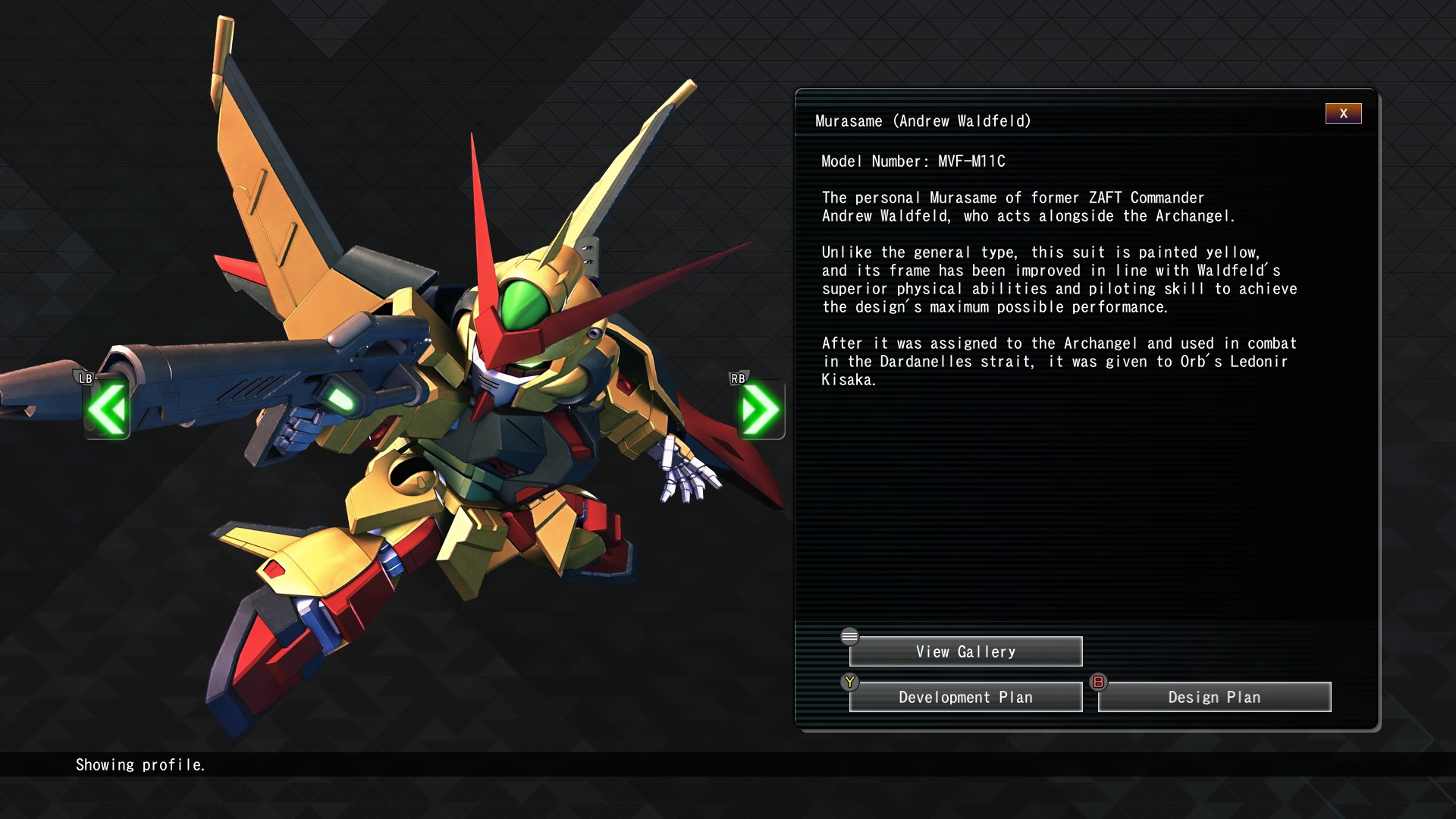Open the Design Plan
Viewport: 1456px width, 819px height.
point(1214,698)
